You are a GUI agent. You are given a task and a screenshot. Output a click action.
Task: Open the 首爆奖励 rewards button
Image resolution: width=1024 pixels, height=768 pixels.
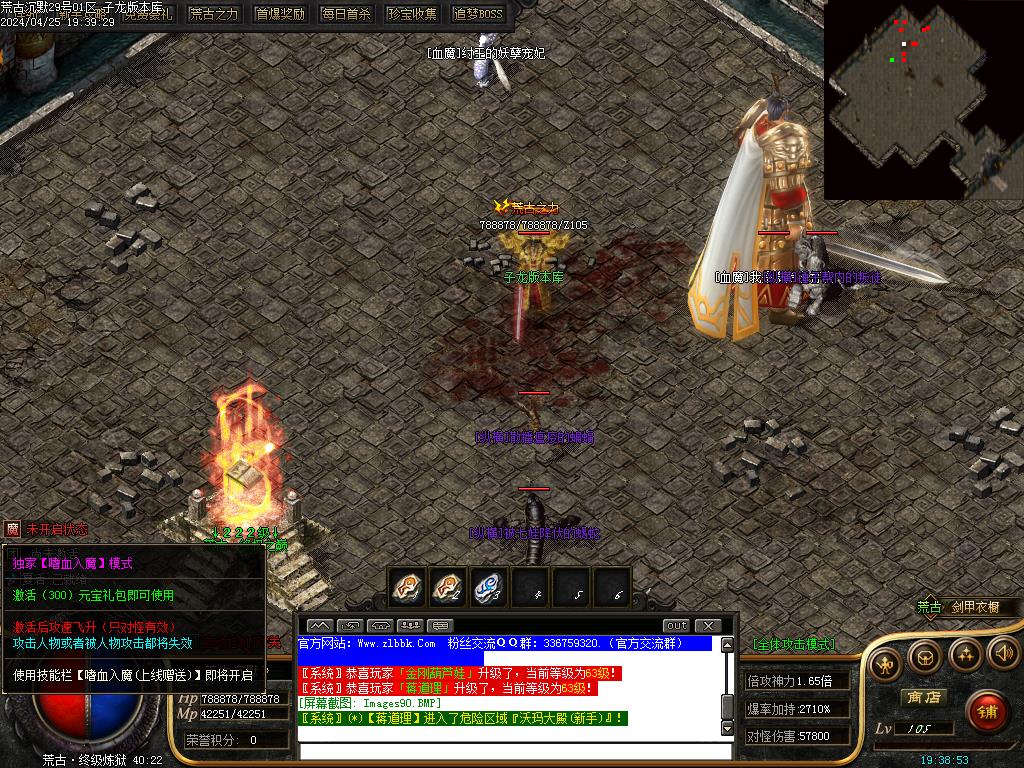coord(280,14)
